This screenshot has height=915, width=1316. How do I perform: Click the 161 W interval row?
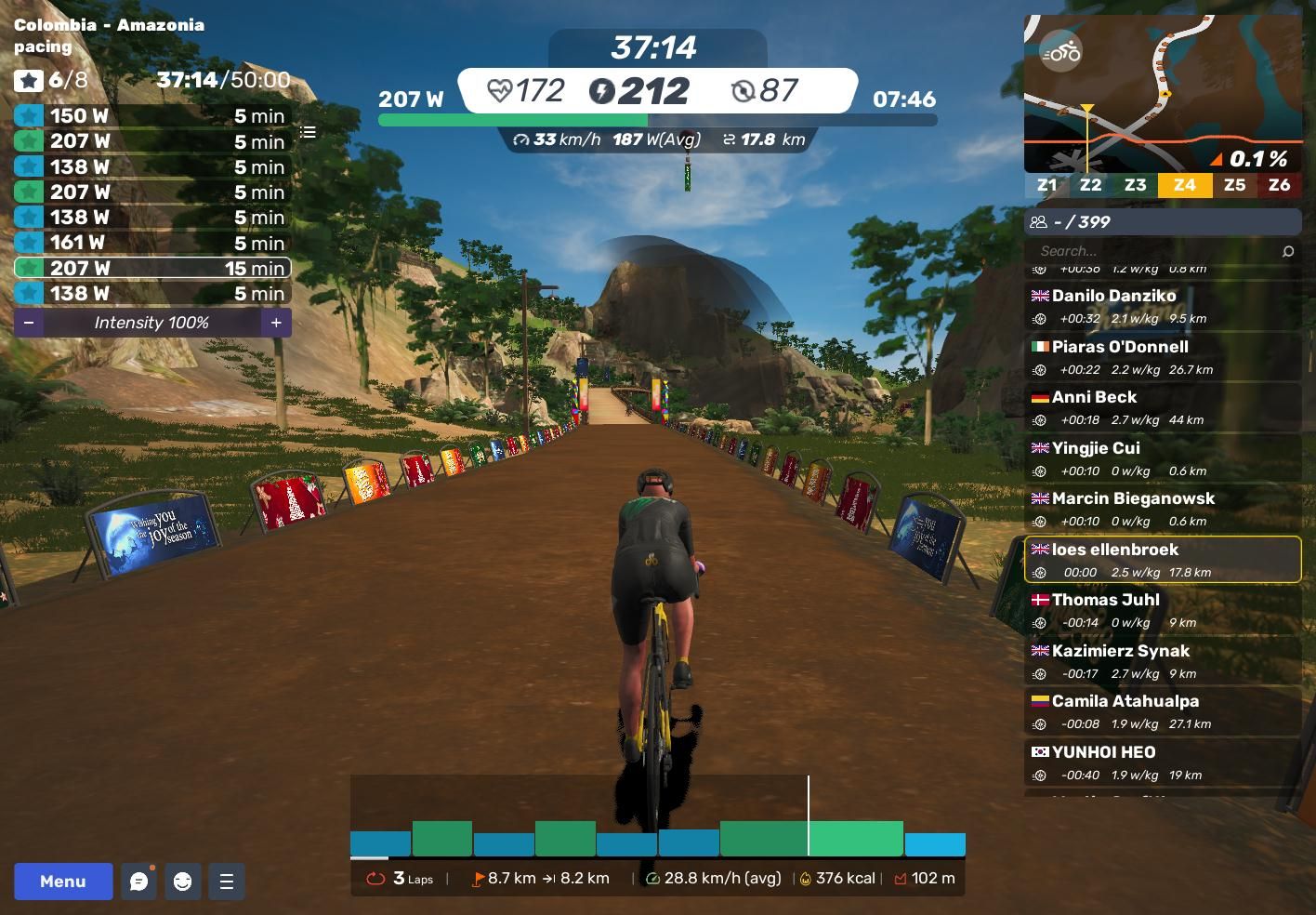tap(152, 243)
